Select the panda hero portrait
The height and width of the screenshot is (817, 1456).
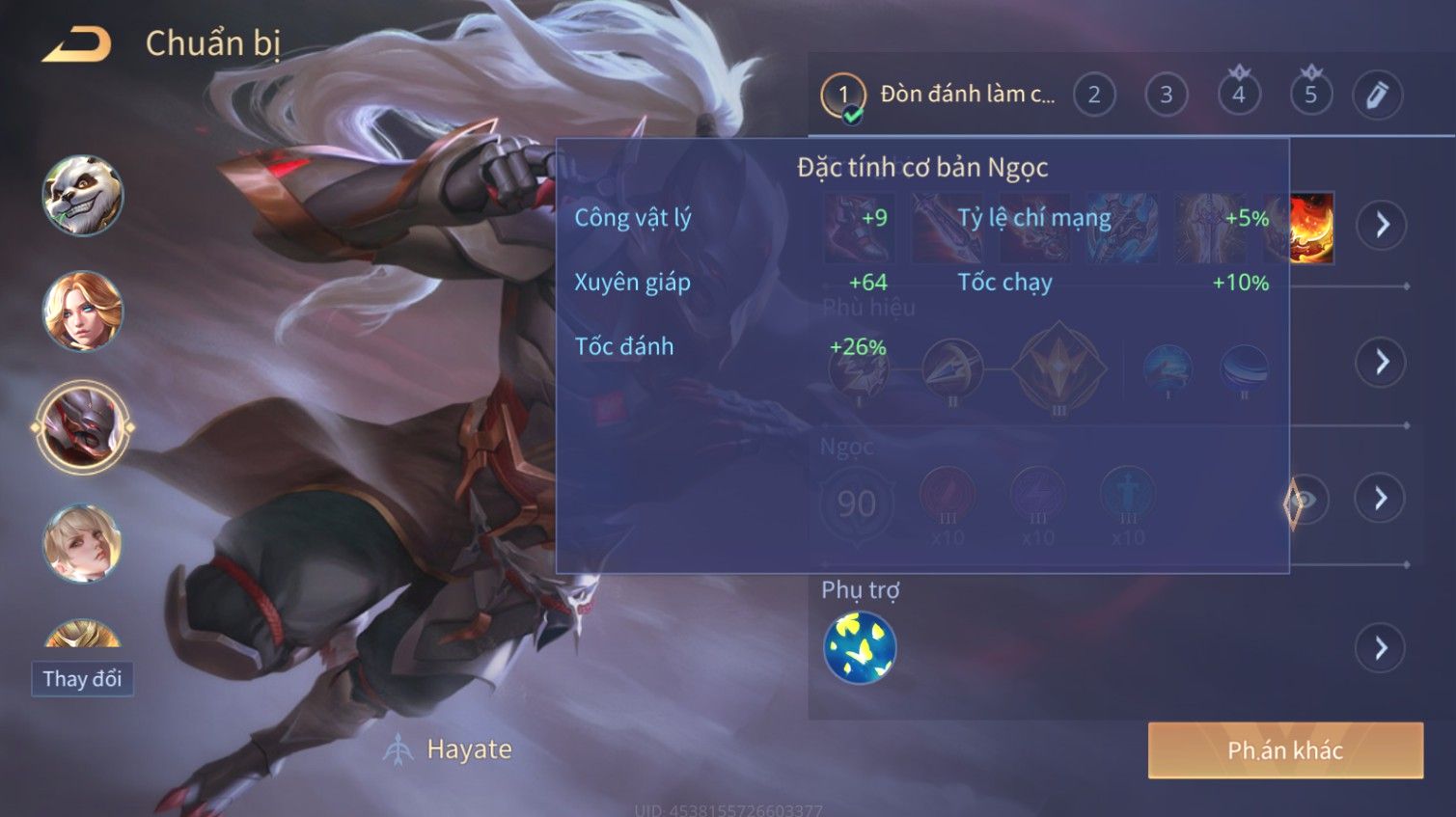click(x=83, y=196)
